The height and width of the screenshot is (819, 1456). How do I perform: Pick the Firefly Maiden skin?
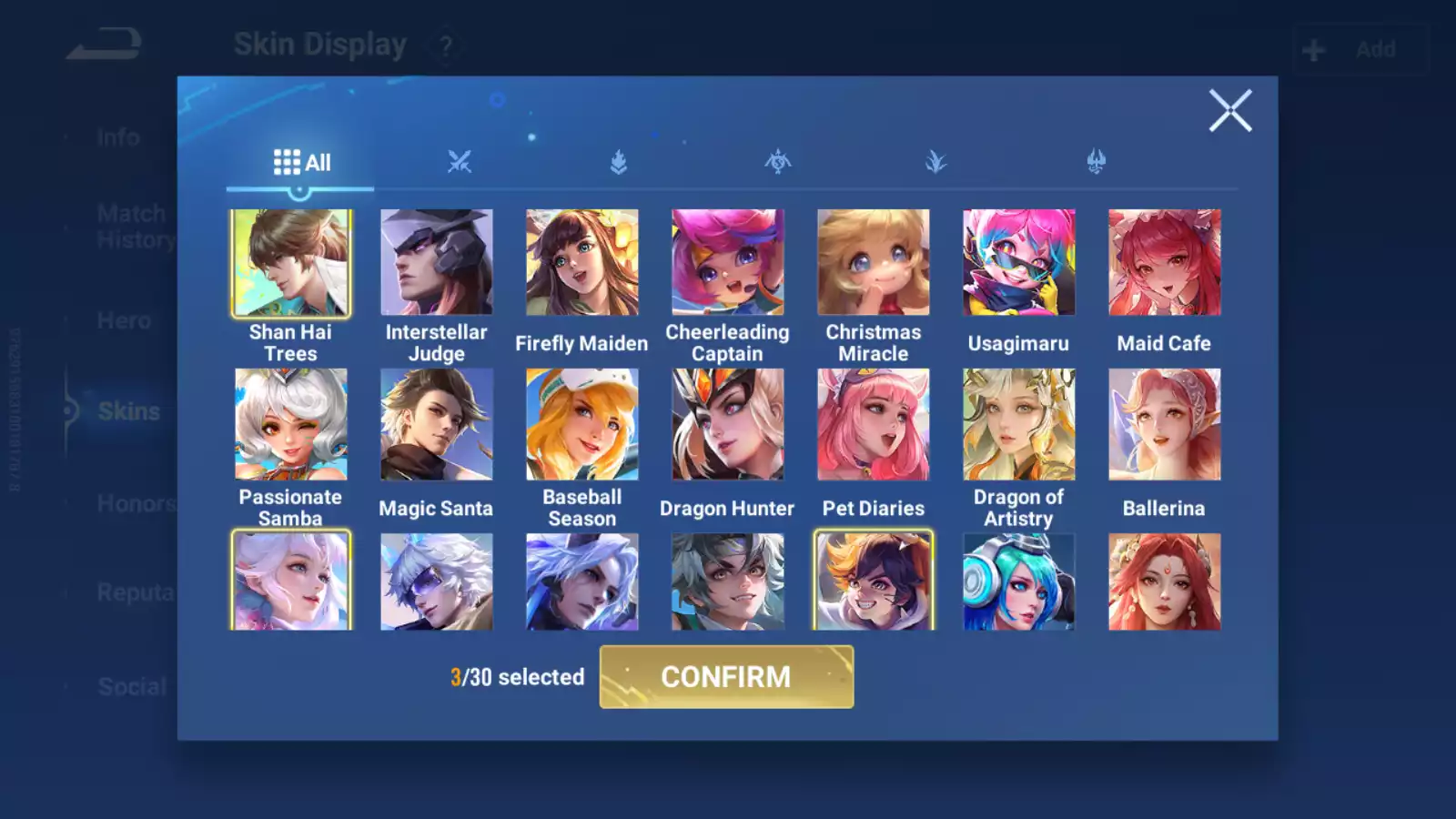click(581, 263)
